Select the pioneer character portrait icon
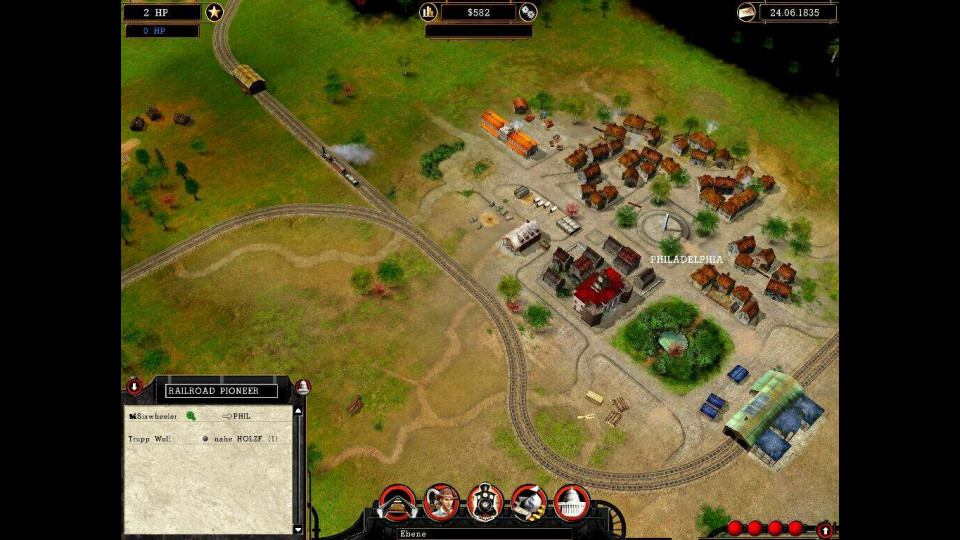Image resolution: width=960 pixels, height=540 pixels. point(441,501)
